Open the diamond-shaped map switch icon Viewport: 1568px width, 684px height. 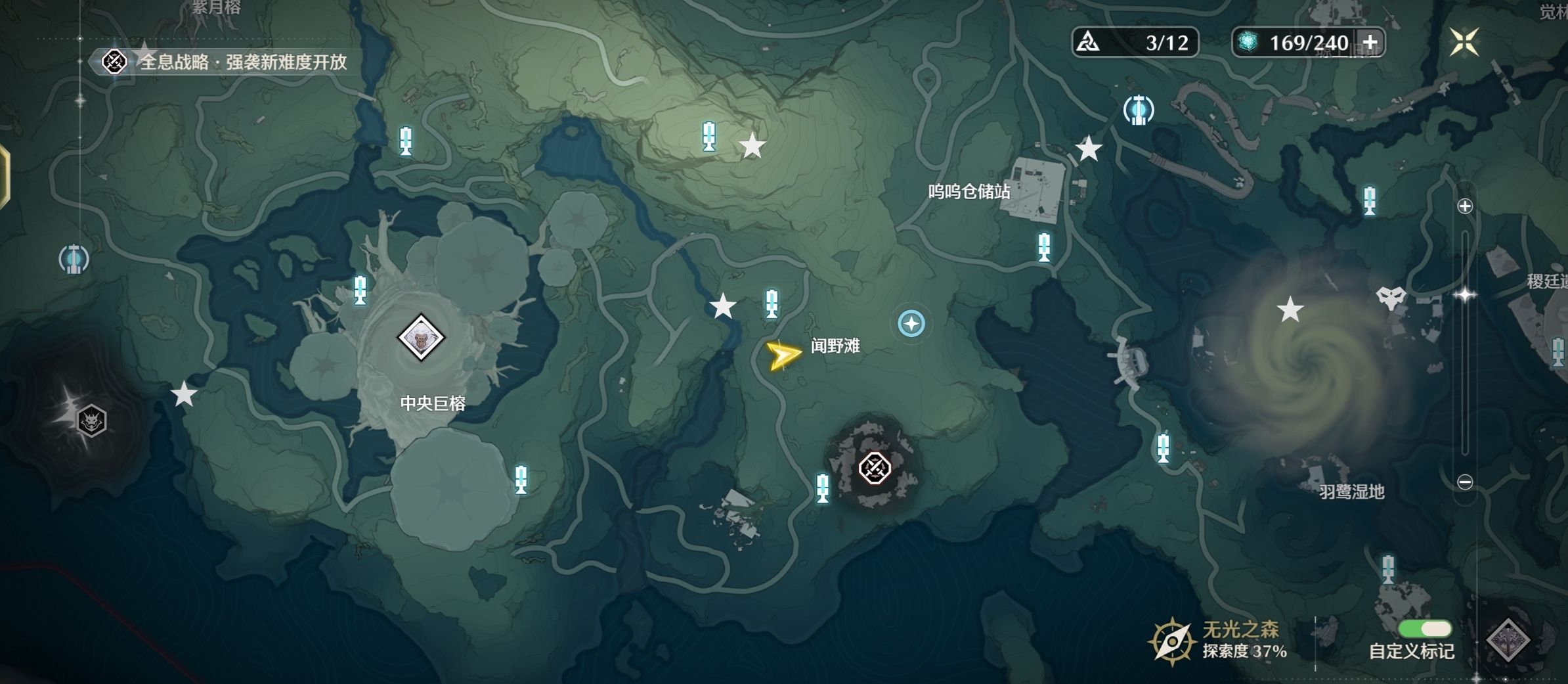(x=1508, y=639)
